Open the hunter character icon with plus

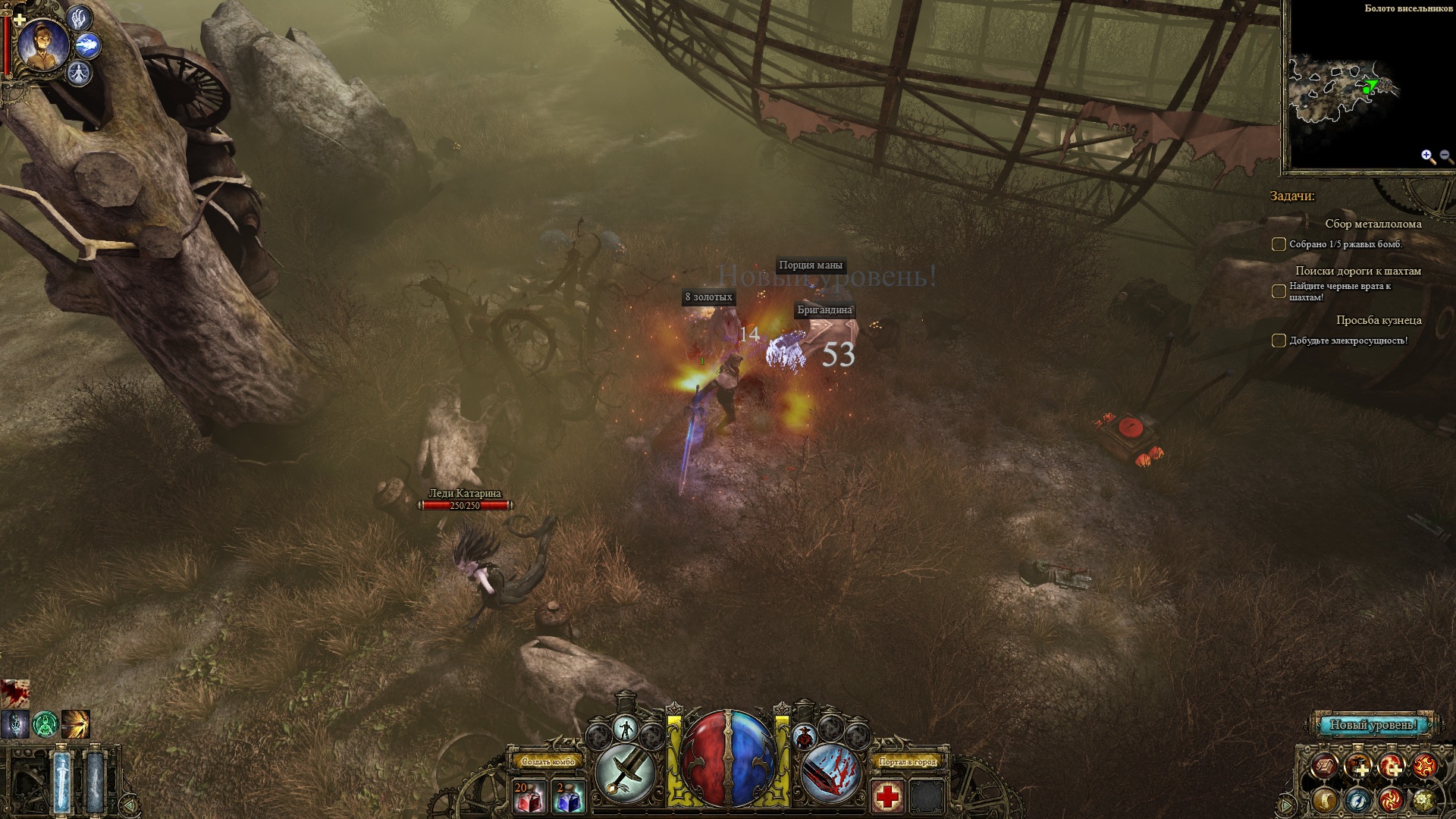[x=1358, y=767]
